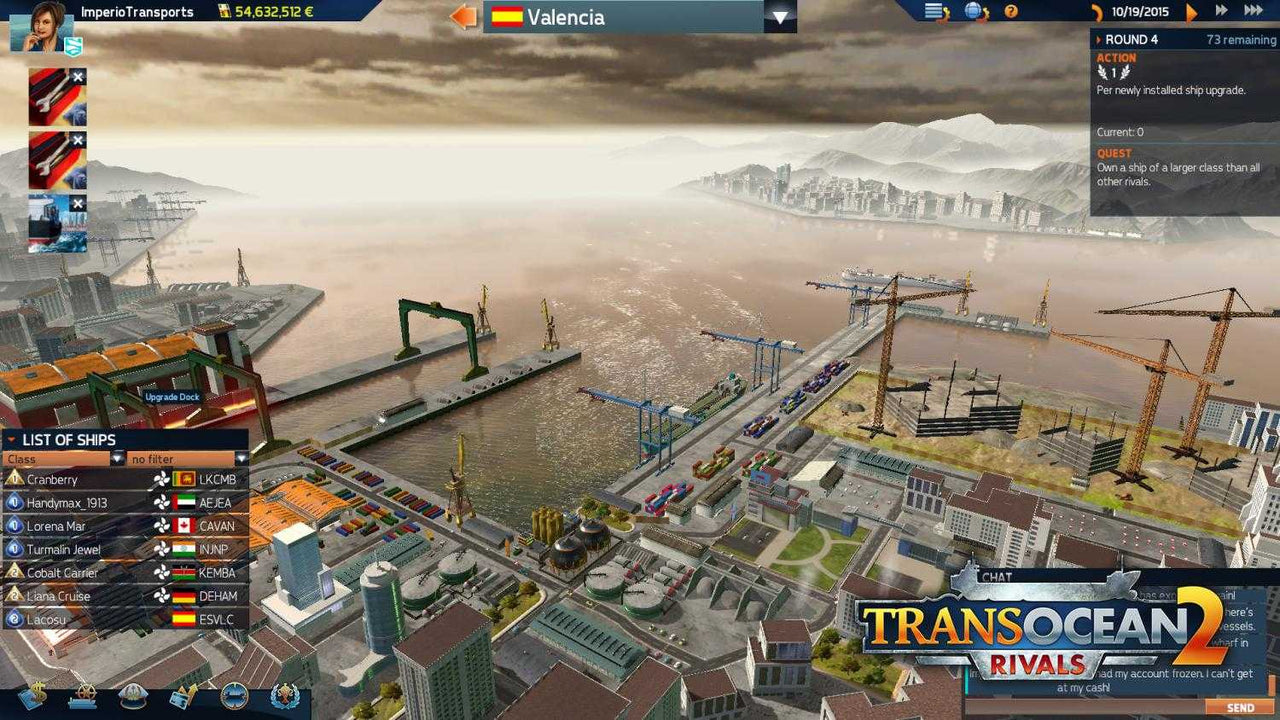Open the harbor overview circle icon
This screenshot has height=720, width=1280.
point(234,695)
